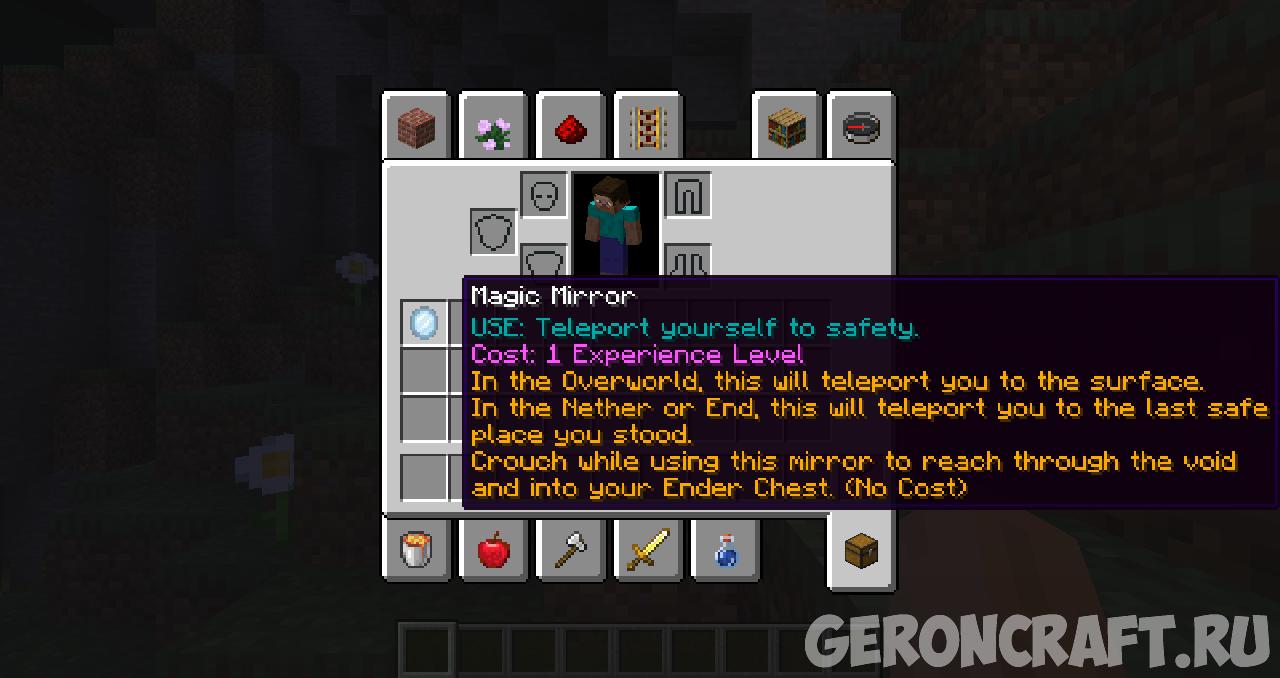Switch to the compass Search tab
The height and width of the screenshot is (678, 1280).
click(x=861, y=128)
